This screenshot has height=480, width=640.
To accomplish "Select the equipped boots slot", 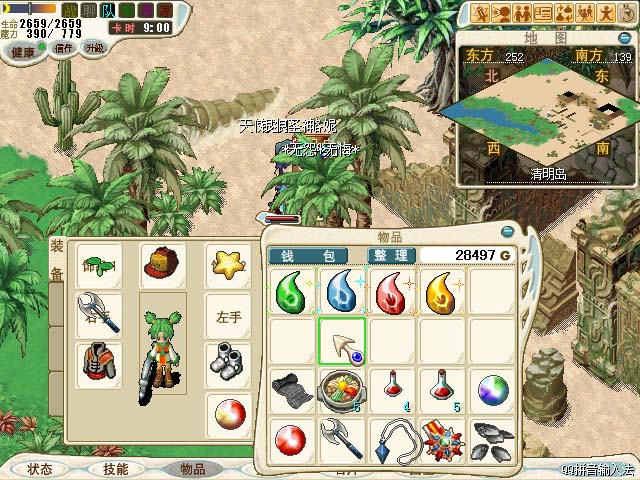I will 227,360.
